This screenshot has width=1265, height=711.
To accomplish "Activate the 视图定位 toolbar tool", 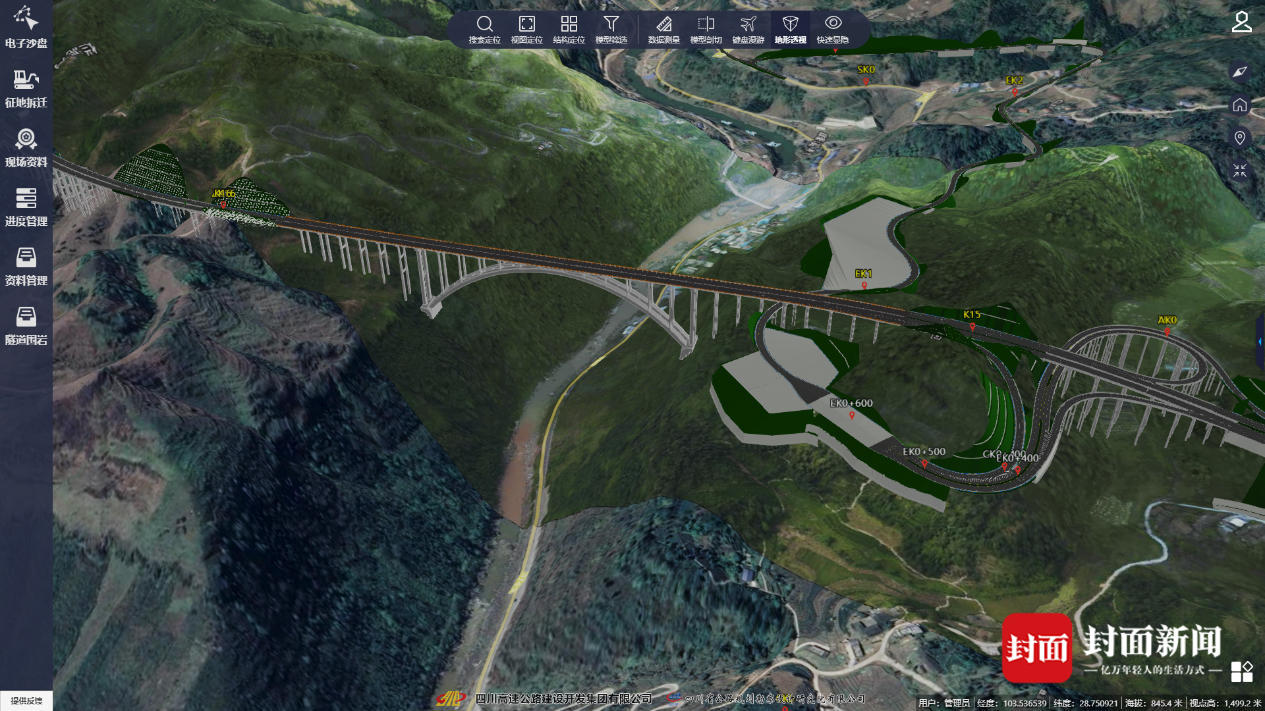I will (x=527, y=28).
